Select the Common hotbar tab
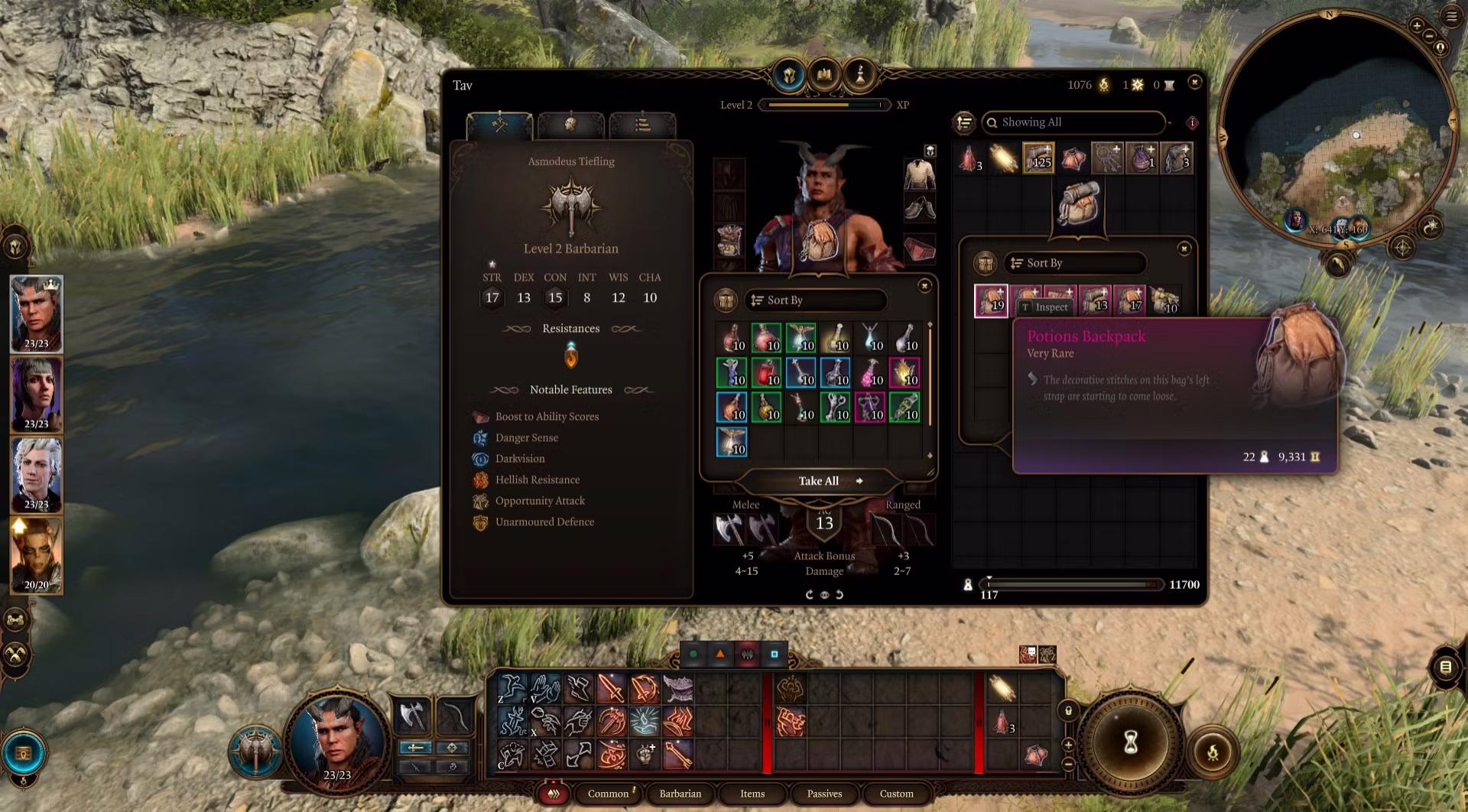The width and height of the screenshot is (1468, 812). [x=608, y=794]
